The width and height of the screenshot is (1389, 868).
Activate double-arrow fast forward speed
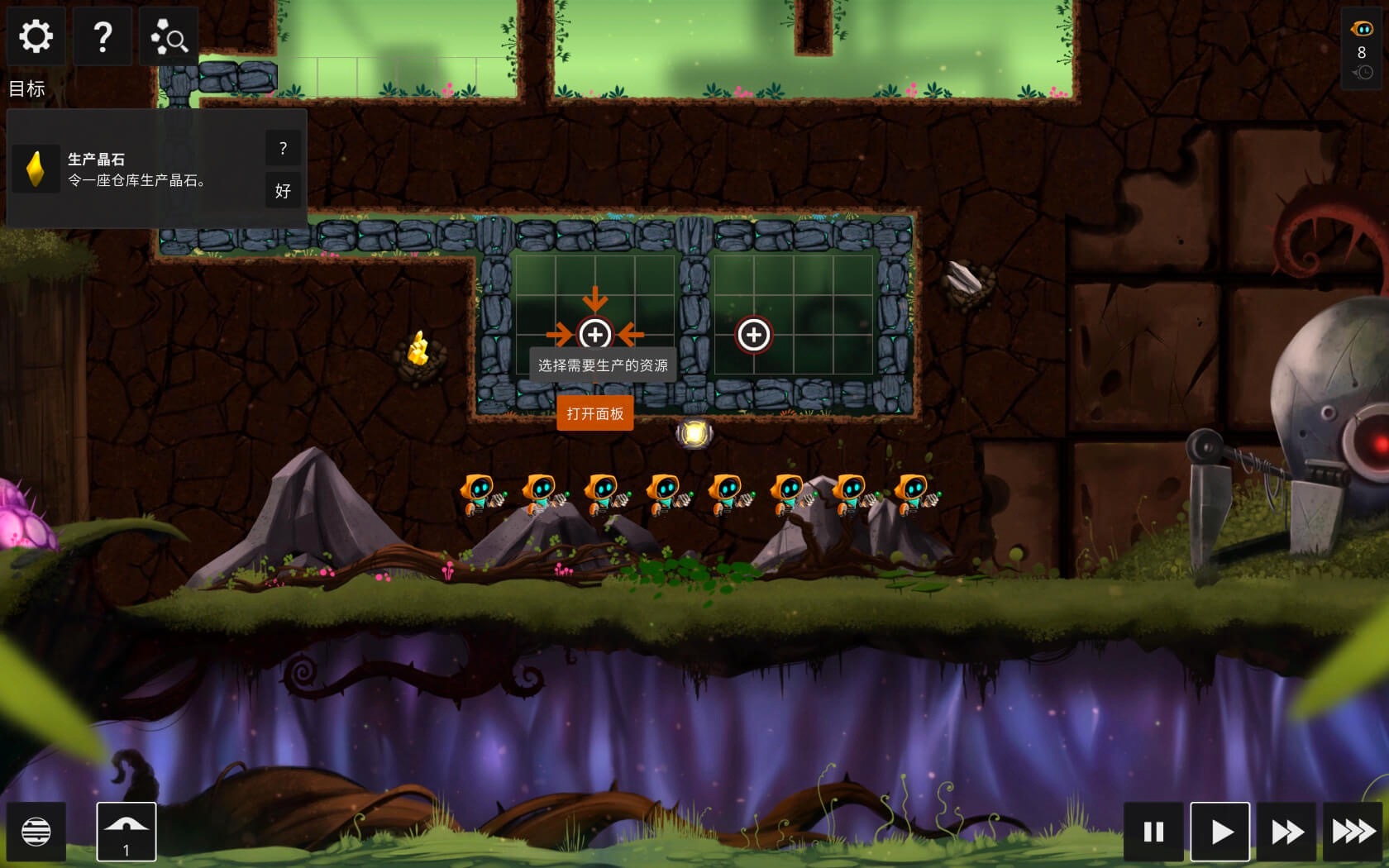[1286, 832]
